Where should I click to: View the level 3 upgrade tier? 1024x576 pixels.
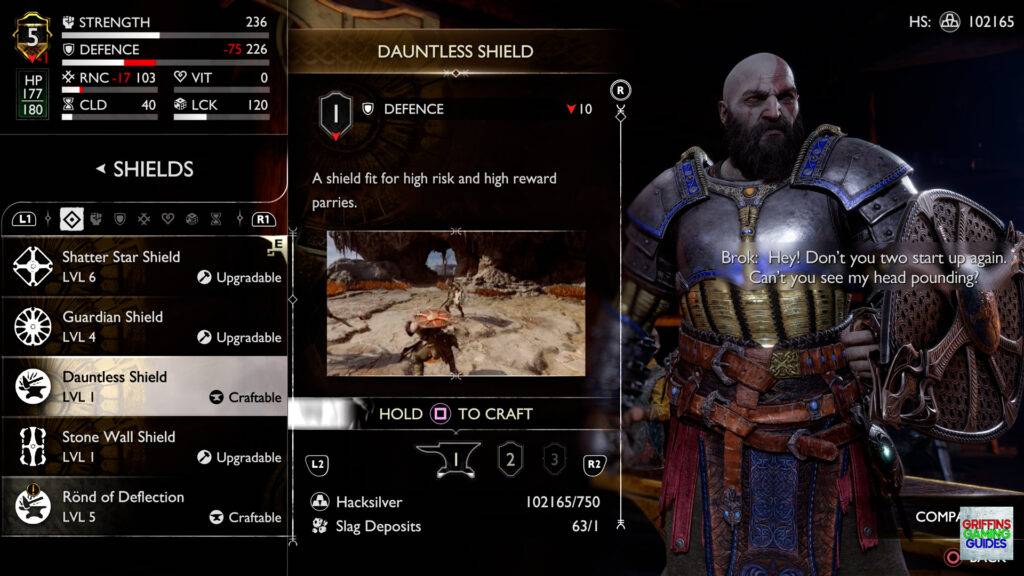[553, 461]
